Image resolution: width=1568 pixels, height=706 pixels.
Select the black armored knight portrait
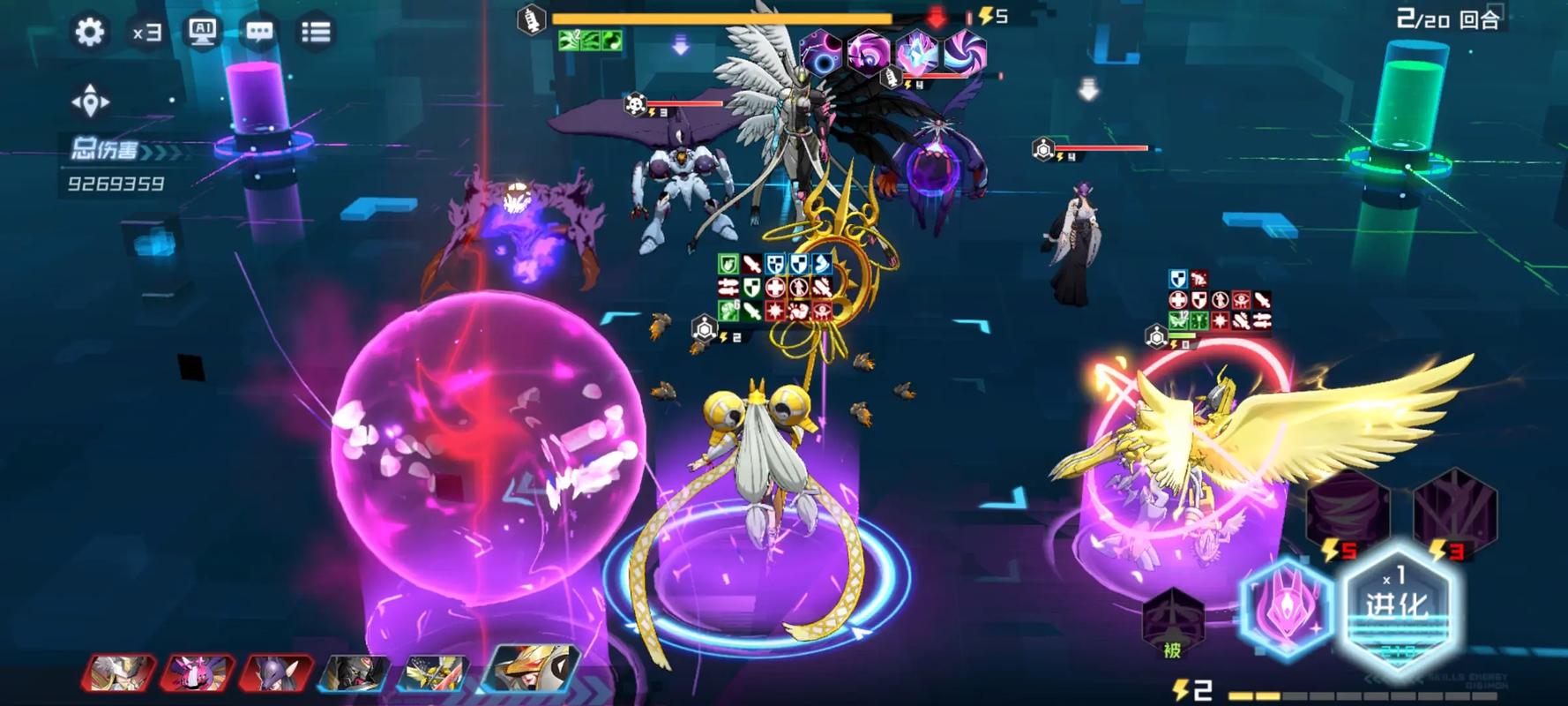(x=355, y=672)
